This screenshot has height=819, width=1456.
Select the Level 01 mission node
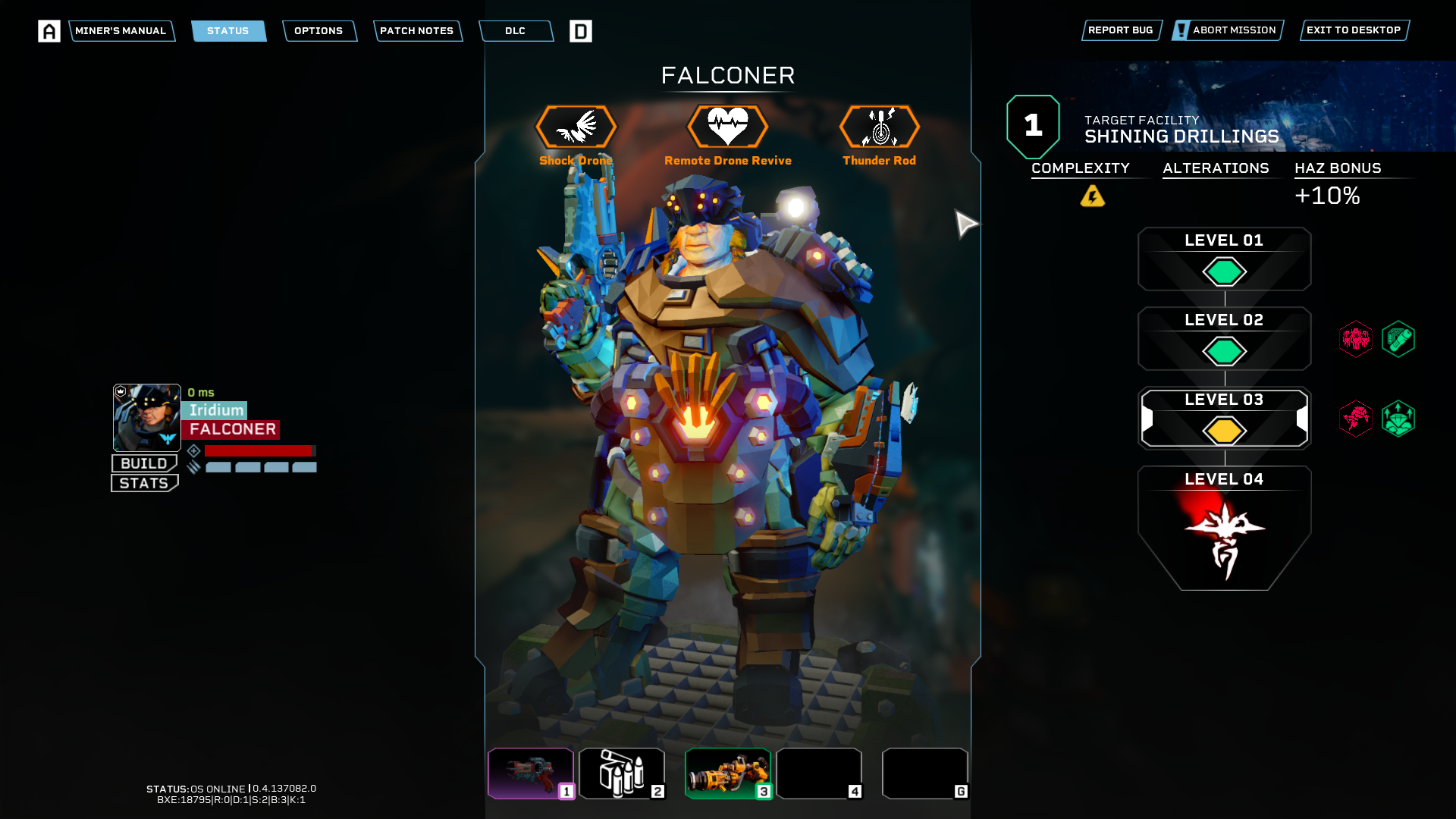(x=1224, y=259)
